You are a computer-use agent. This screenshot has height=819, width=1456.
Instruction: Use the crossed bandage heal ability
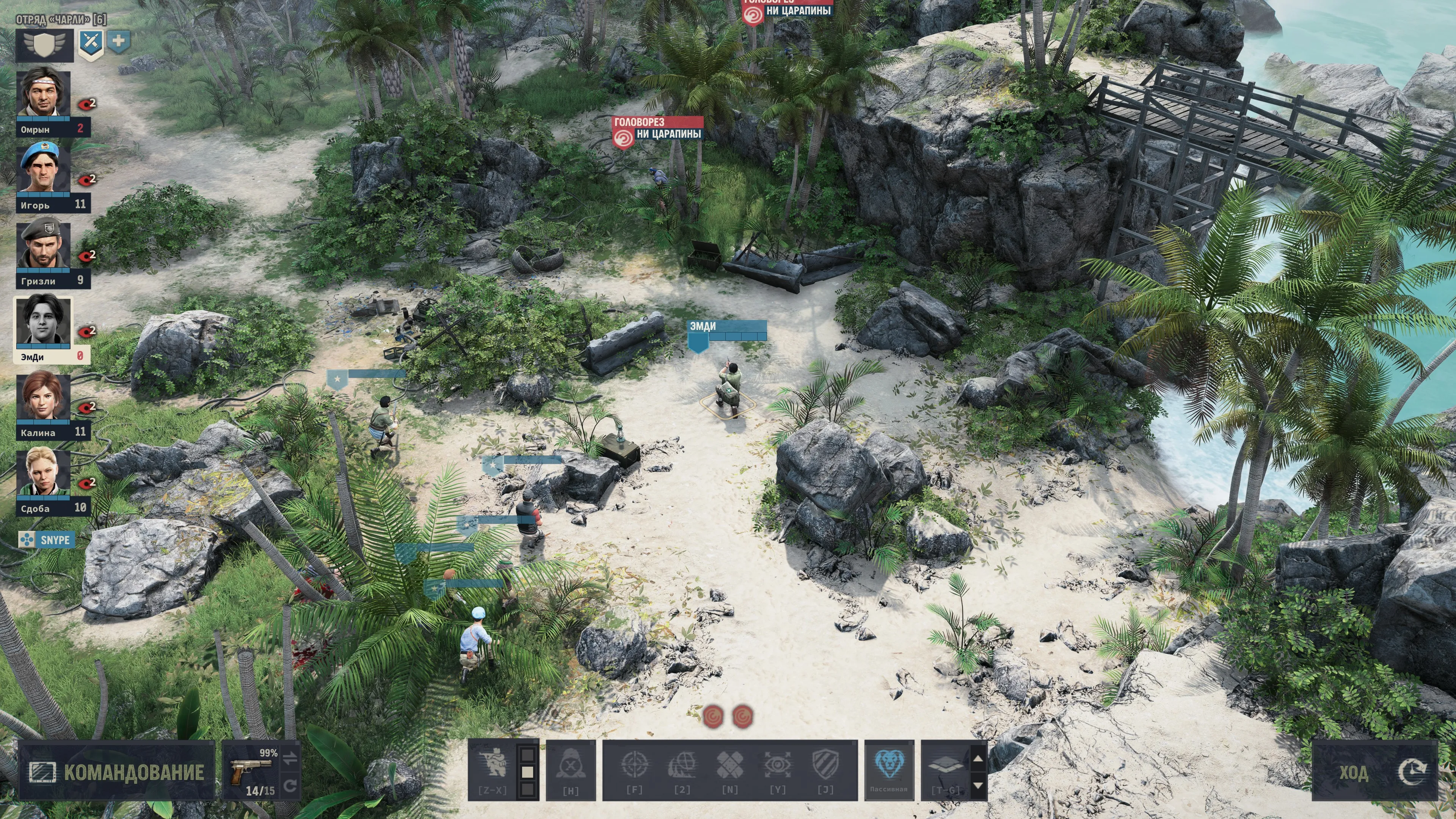730,769
